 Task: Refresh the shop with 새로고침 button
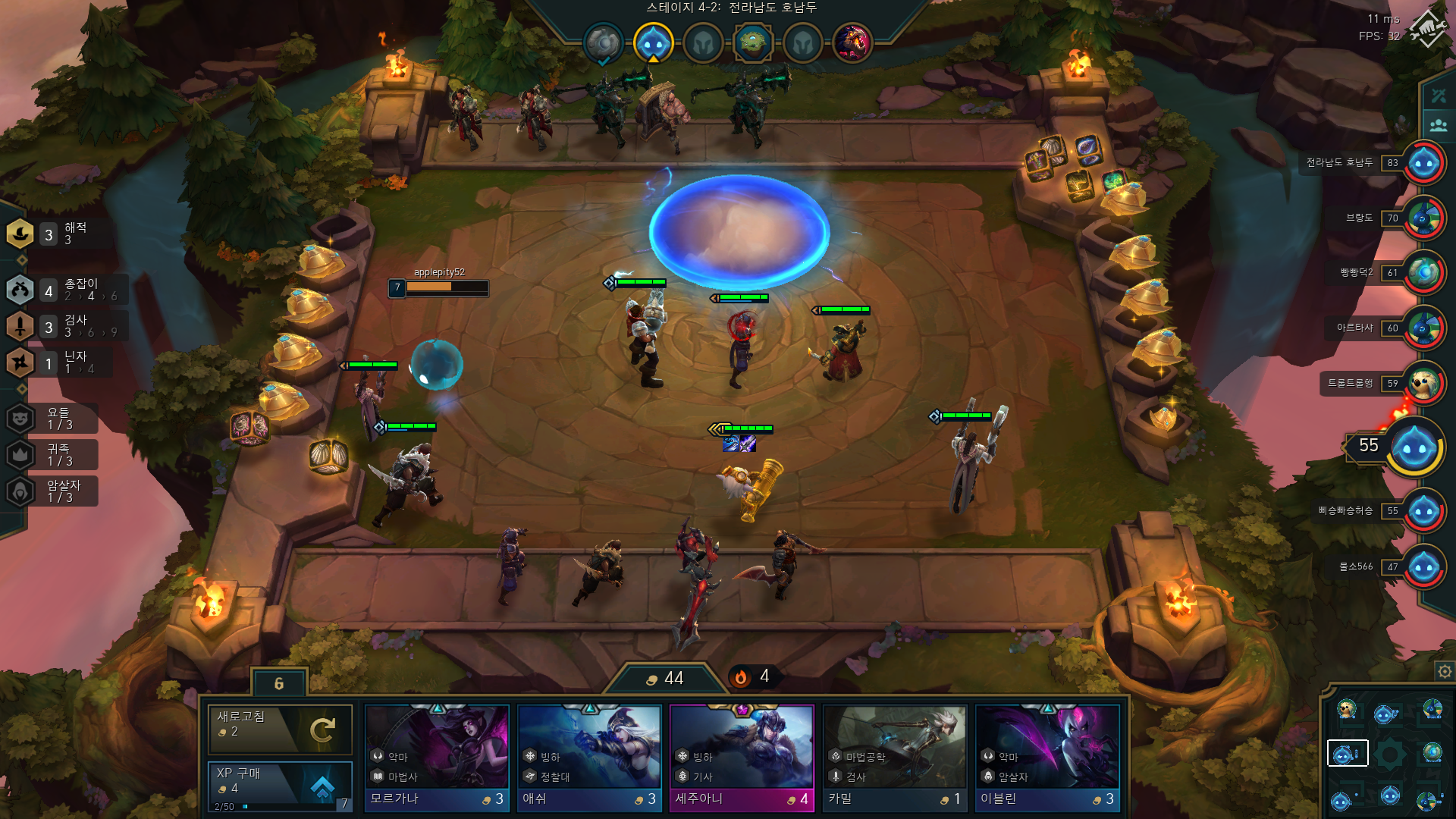(280, 729)
